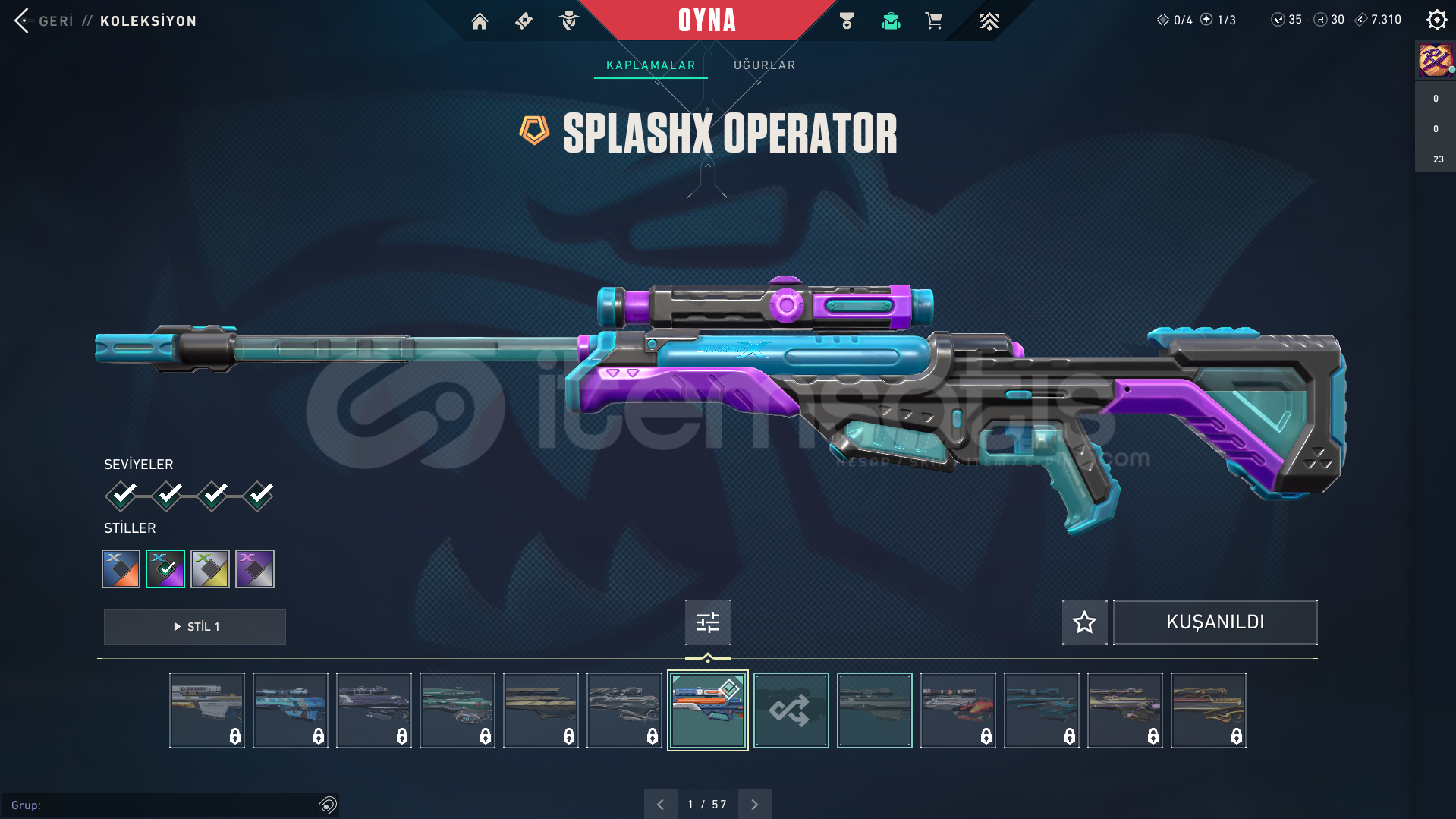Screen dimensions: 1456x819
Task: Open the home screen icon
Action: click(x=480, y=21)
